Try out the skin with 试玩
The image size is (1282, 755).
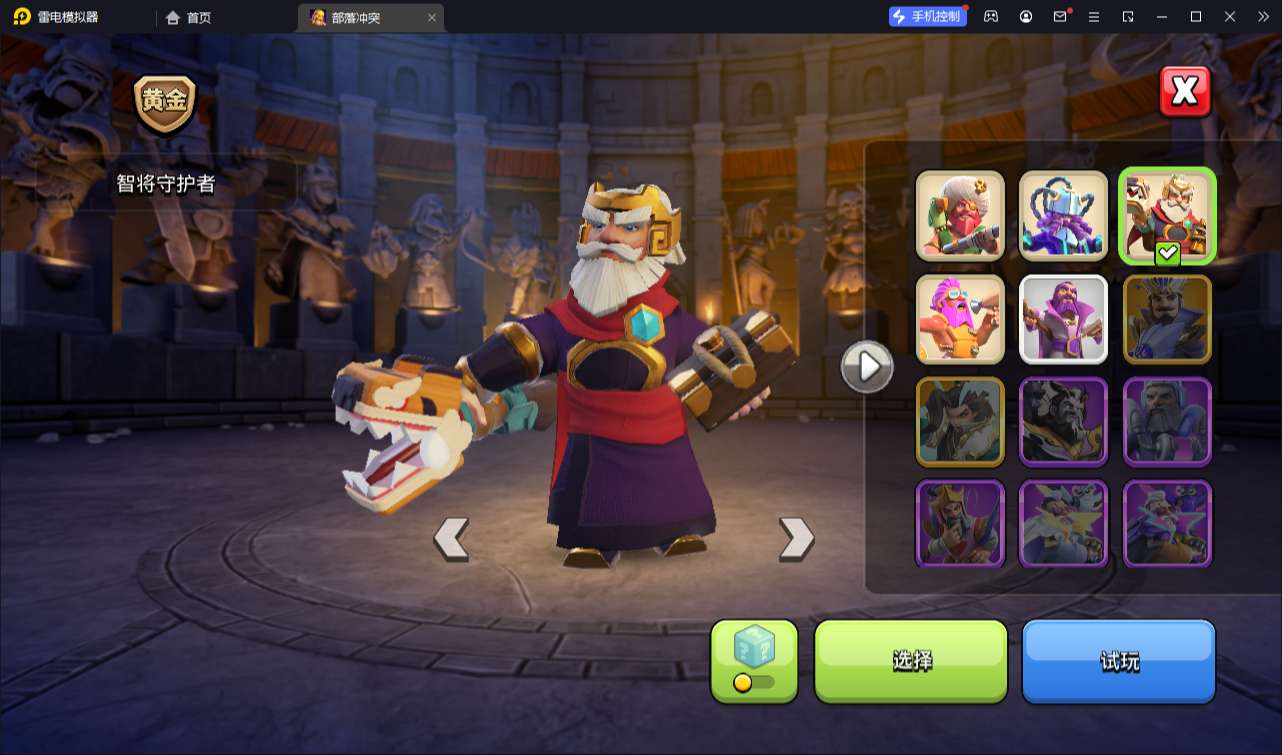[1118, 660]
